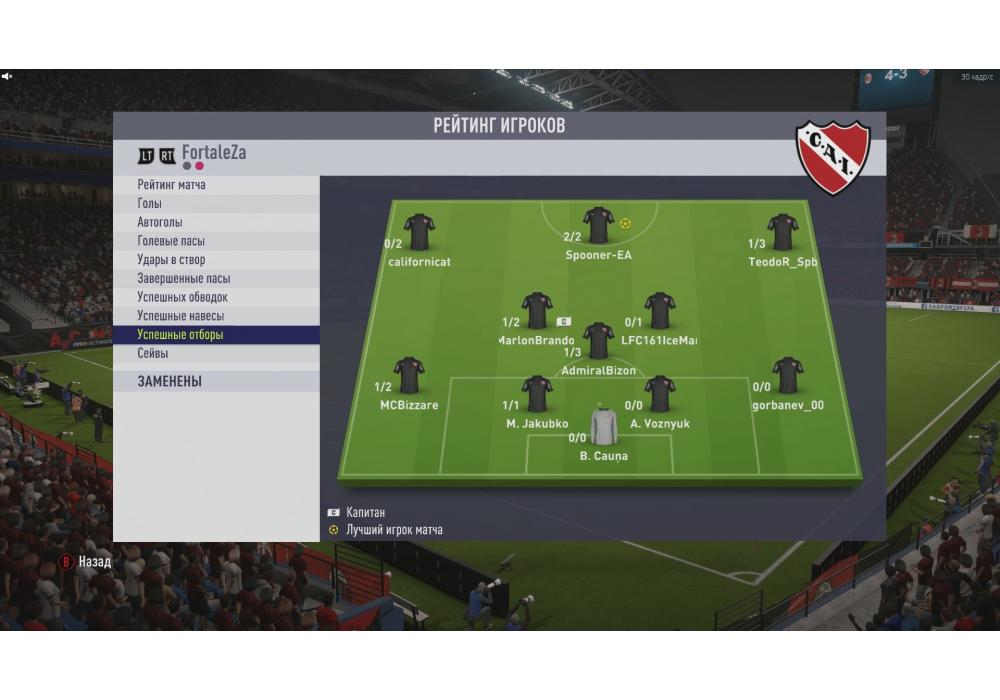1000x700 pixels.
Task: Toggle the speaker mute icon
Action: coord(7,76)
